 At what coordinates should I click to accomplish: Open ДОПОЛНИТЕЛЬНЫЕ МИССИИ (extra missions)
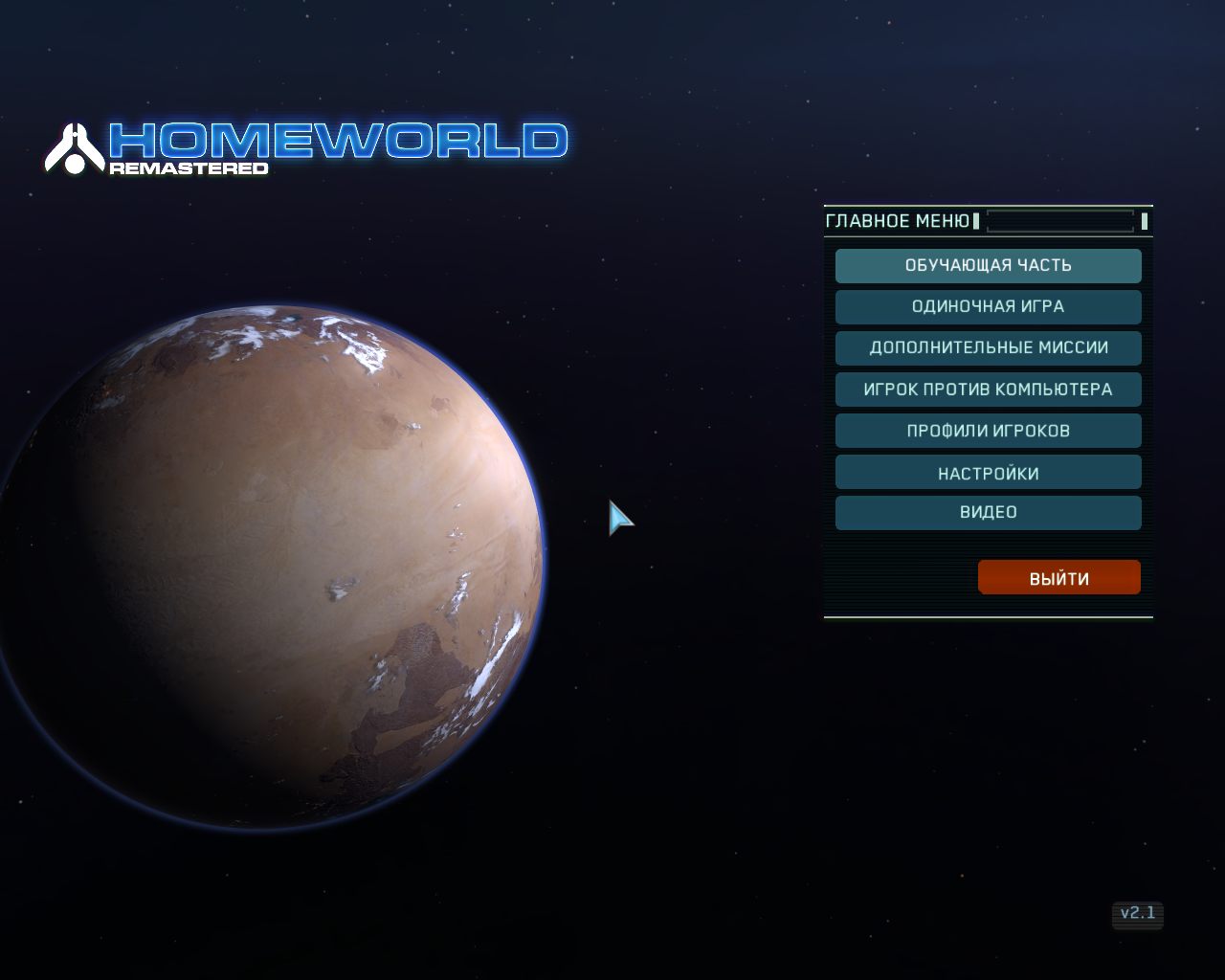[x=988, y=347]
